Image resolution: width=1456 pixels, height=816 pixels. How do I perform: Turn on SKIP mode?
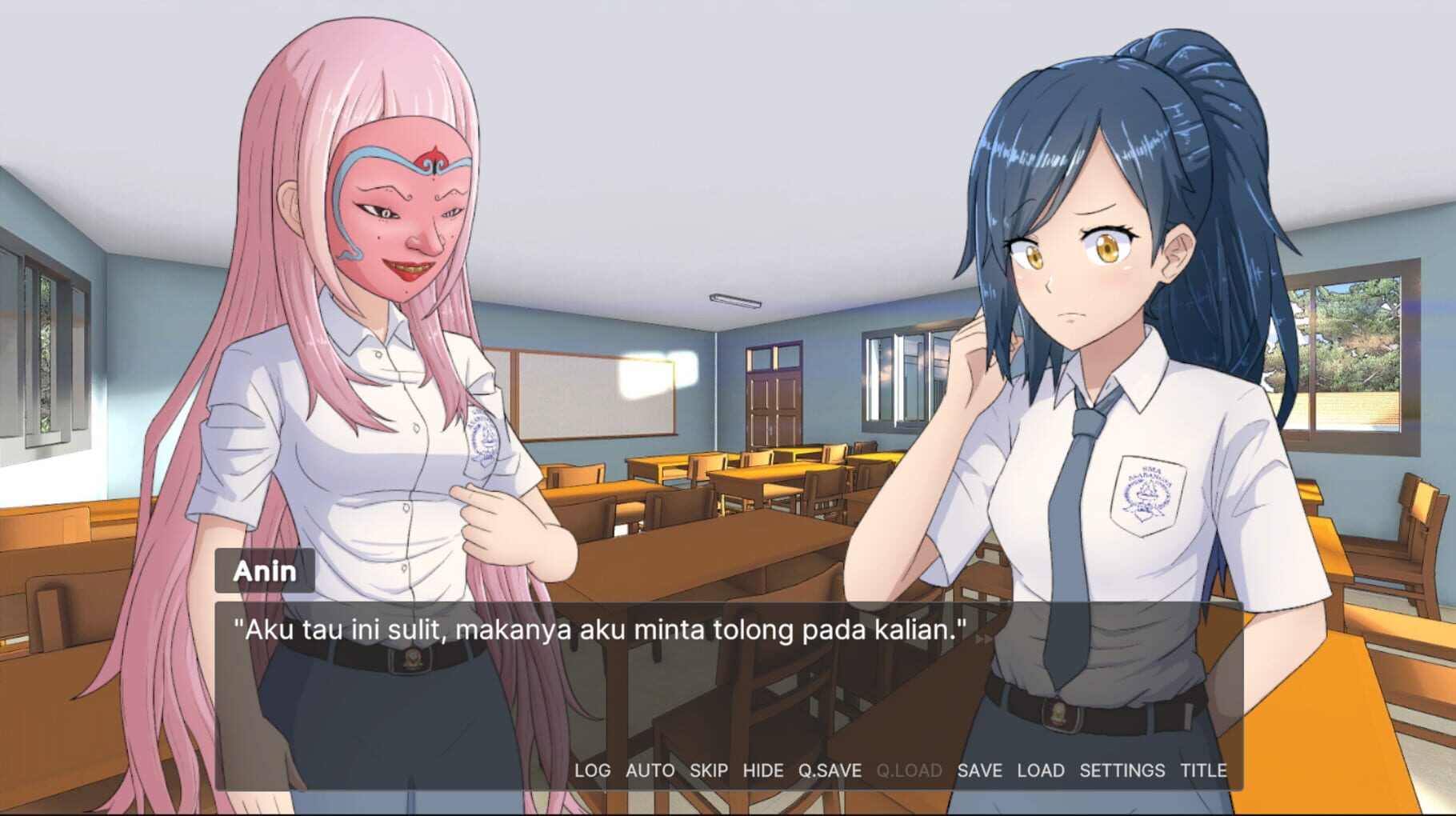[709, 771]
